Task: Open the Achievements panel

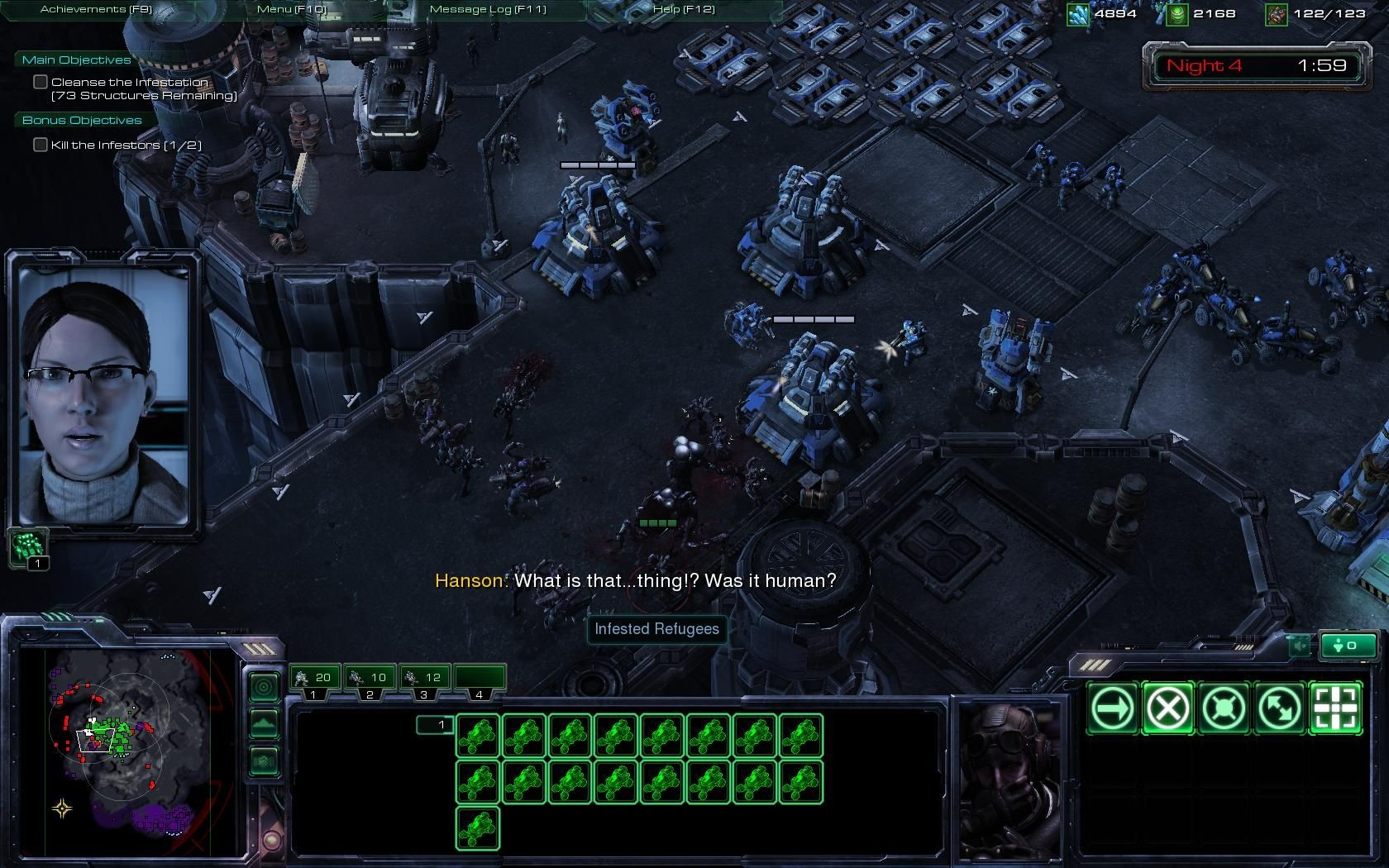Action: click(x=95, y=8)
